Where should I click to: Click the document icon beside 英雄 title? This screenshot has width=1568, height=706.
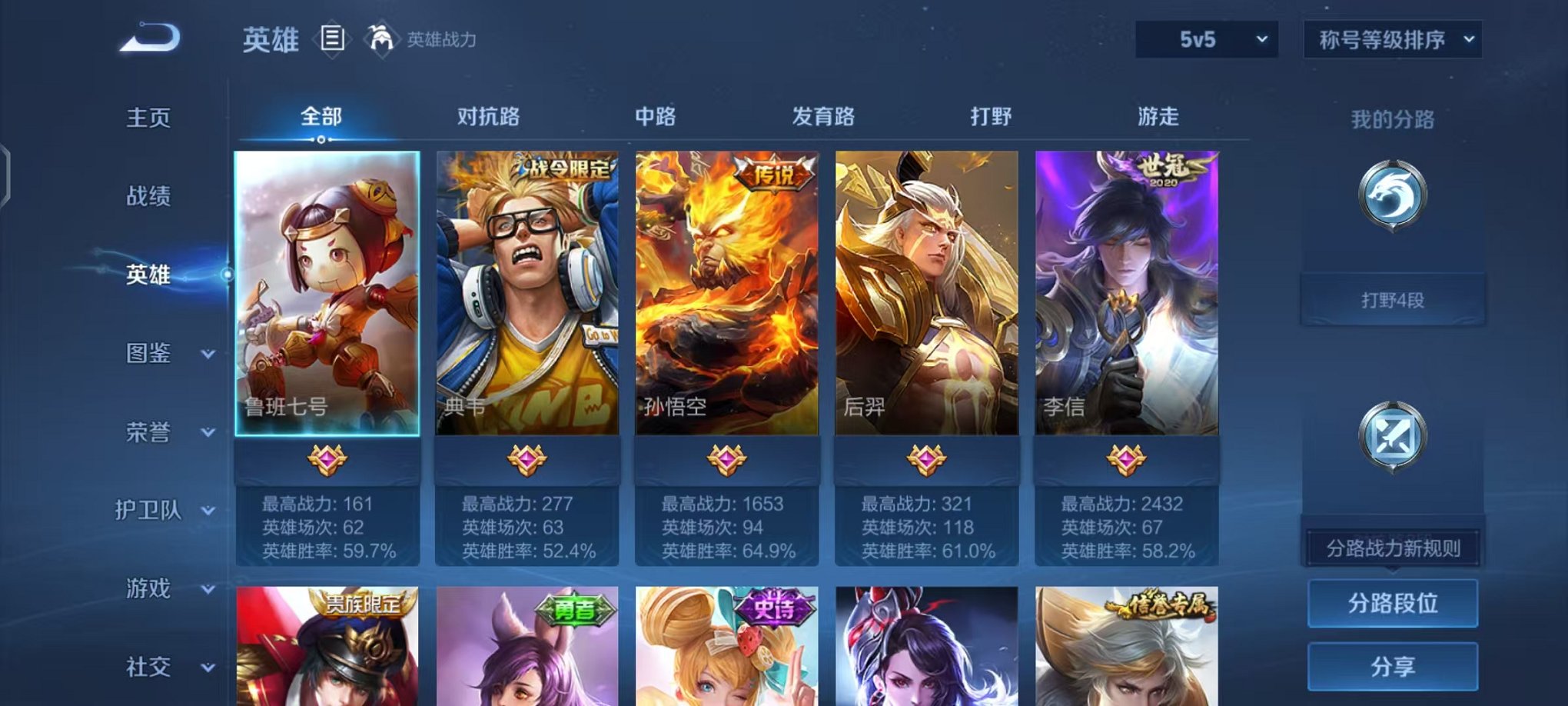point(331,37)
